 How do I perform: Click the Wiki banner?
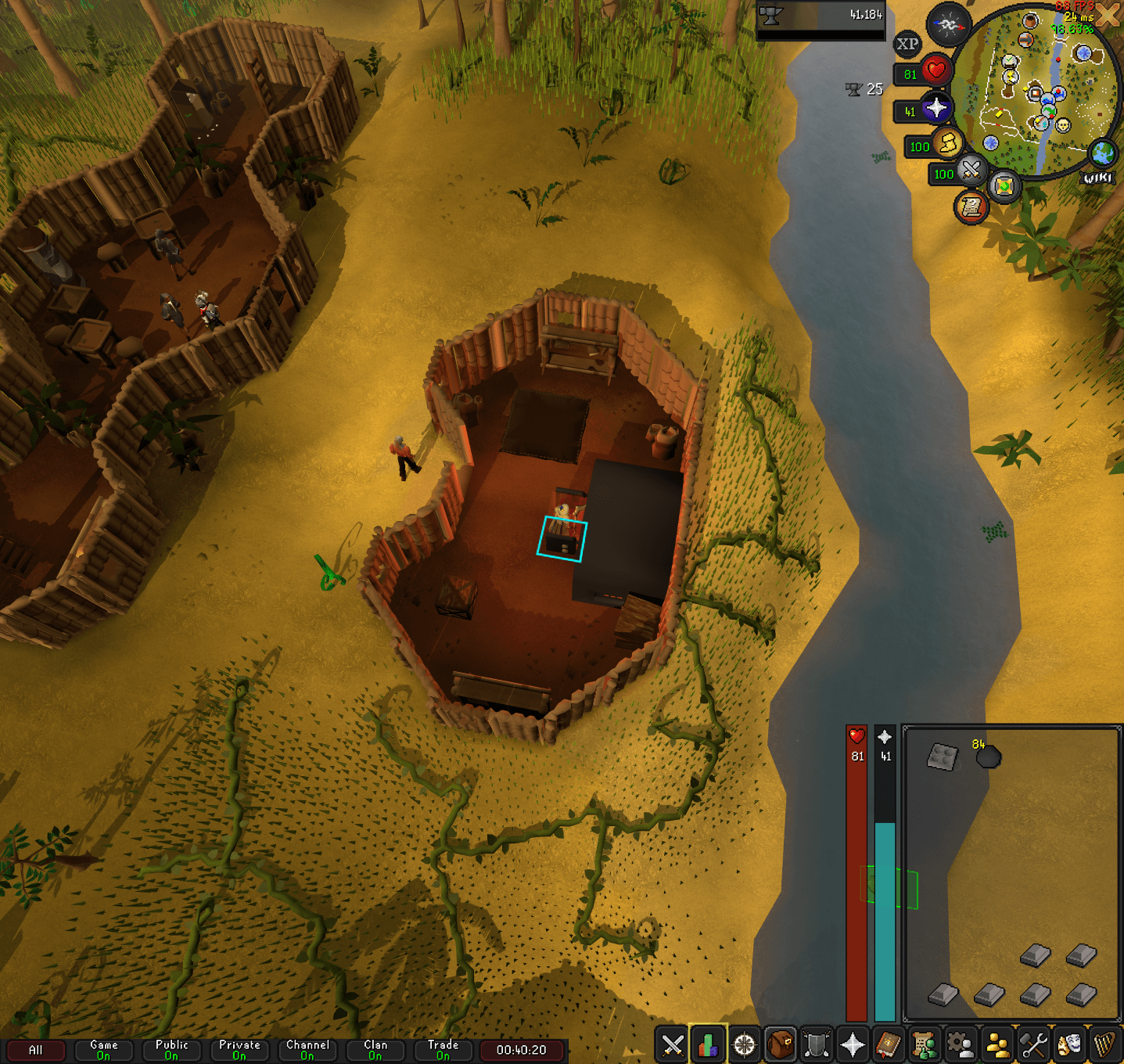click(x=1097, y=178)
